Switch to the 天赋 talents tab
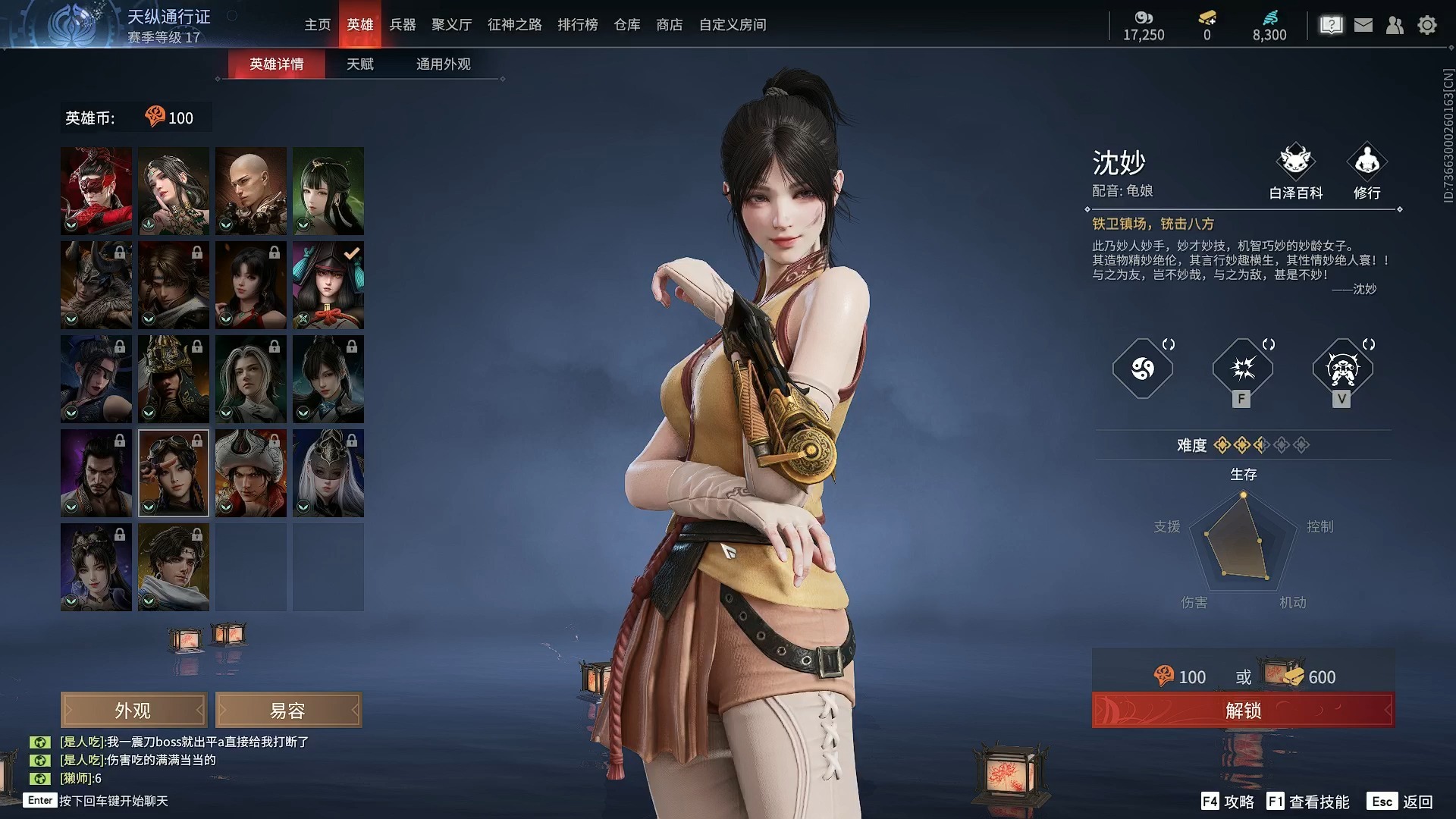The image size is (1456, 819). pos(360,64)
